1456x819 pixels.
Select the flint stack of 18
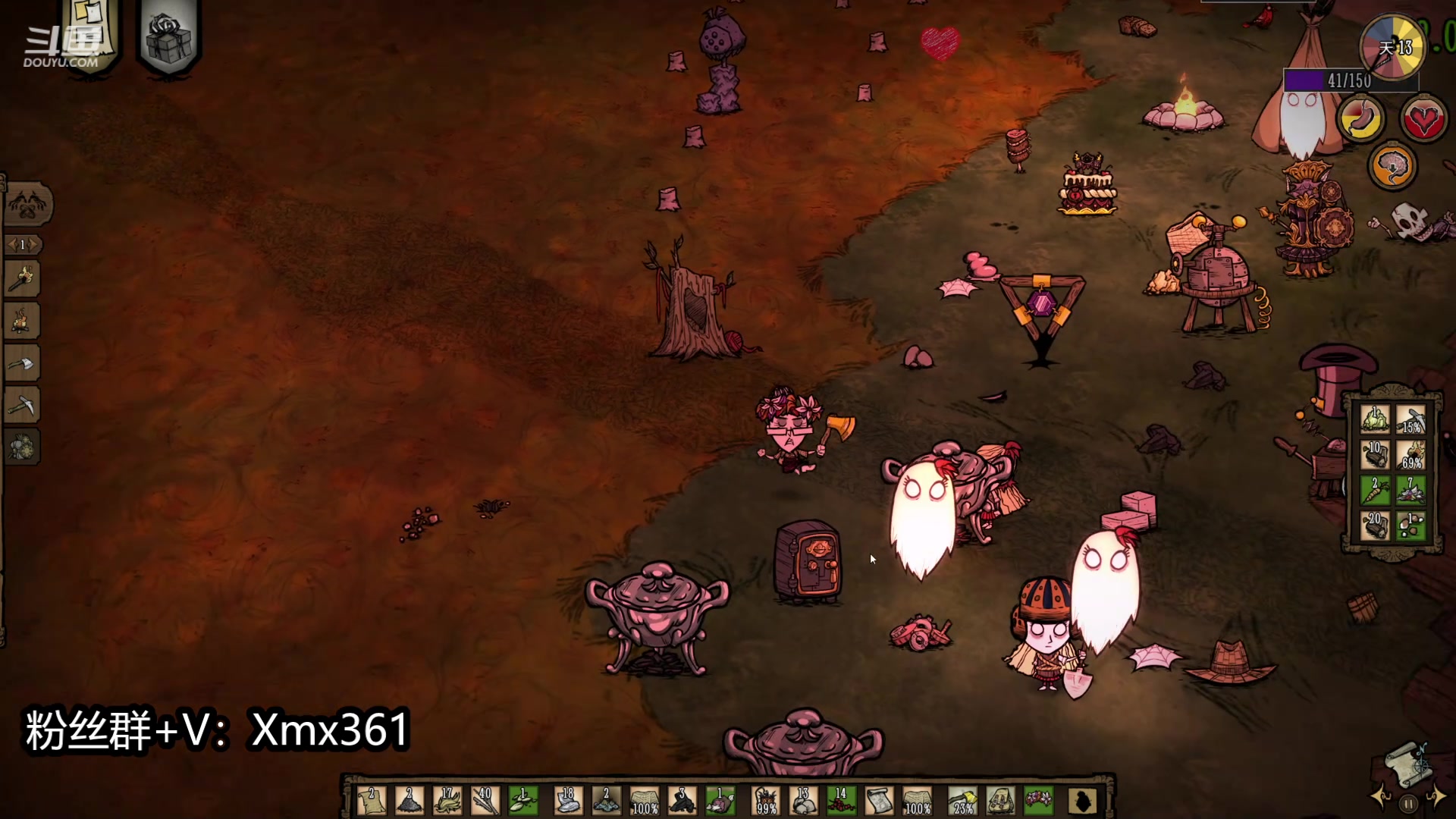(x=567, y=802)
